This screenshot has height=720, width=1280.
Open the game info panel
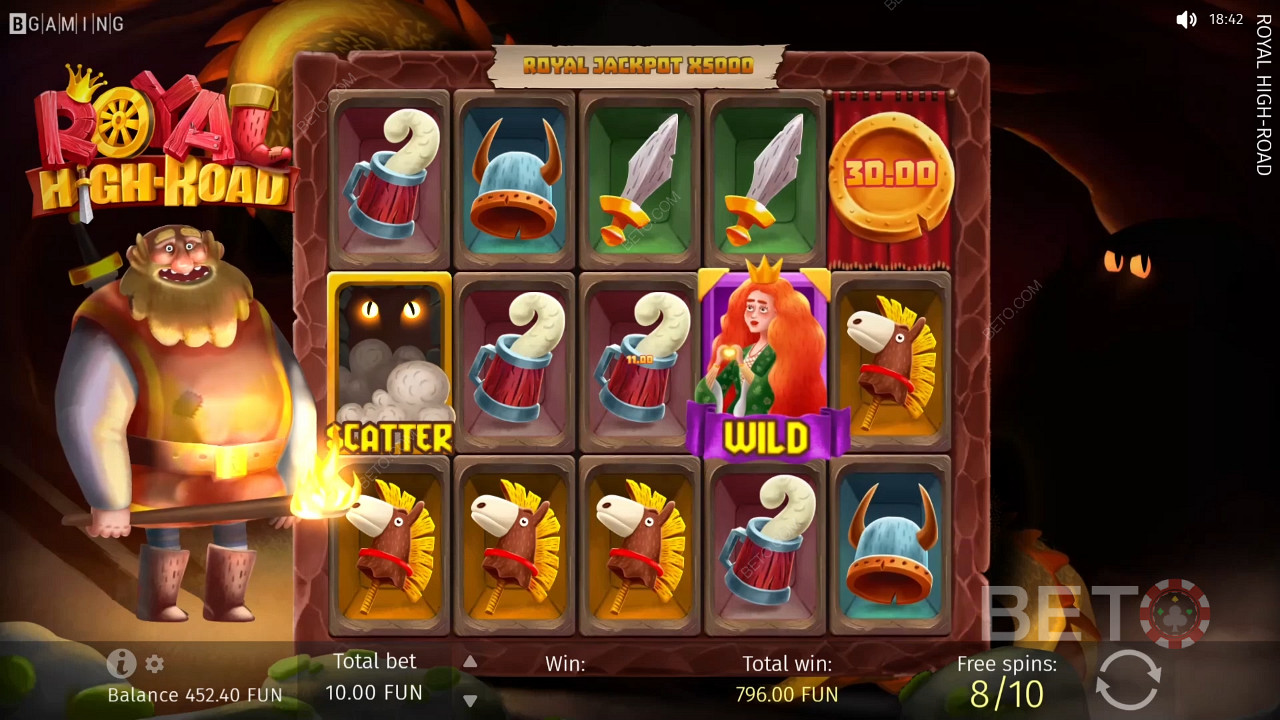121,663
